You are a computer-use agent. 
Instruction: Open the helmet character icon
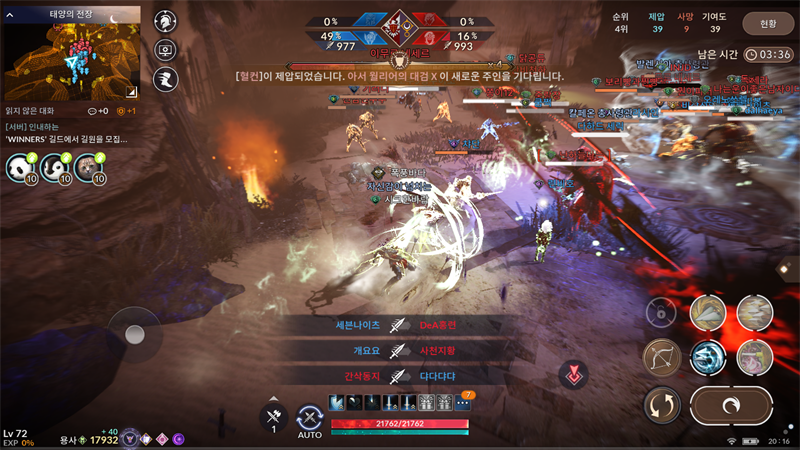coord(164,21)
